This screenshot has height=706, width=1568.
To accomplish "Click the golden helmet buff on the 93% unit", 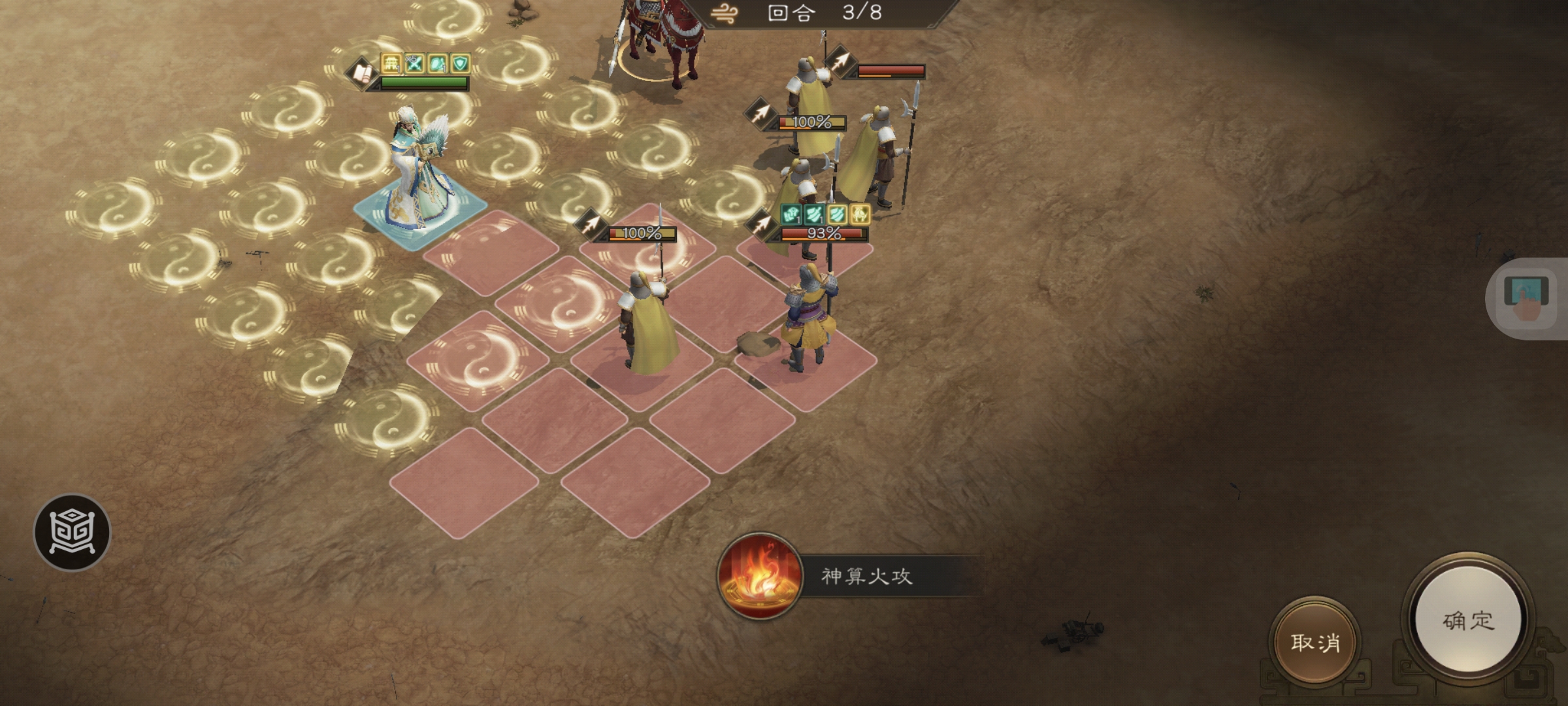I will (860, 214).
